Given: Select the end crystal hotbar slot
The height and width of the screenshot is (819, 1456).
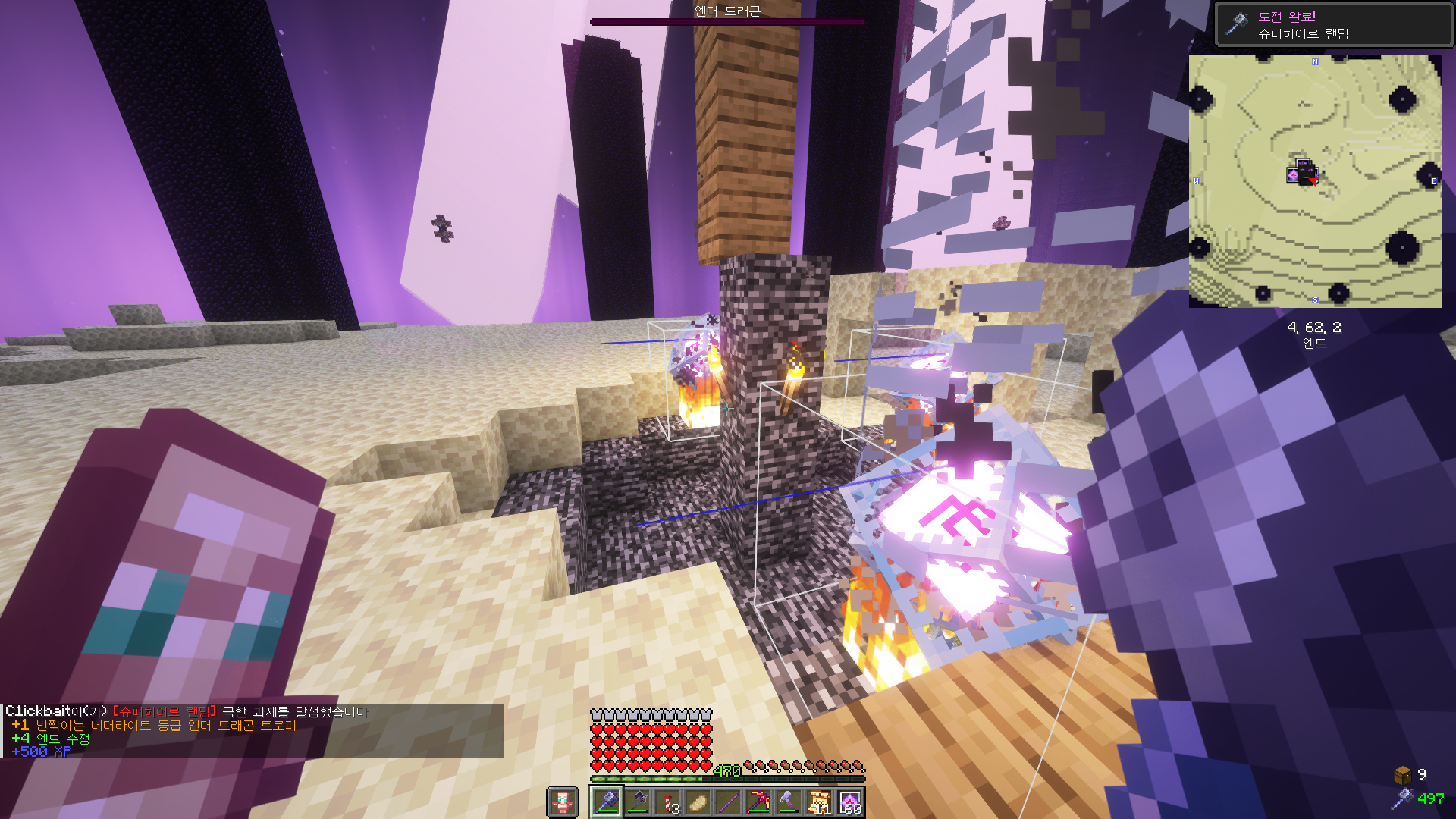Looking at the screenshot, I should 849,802.
